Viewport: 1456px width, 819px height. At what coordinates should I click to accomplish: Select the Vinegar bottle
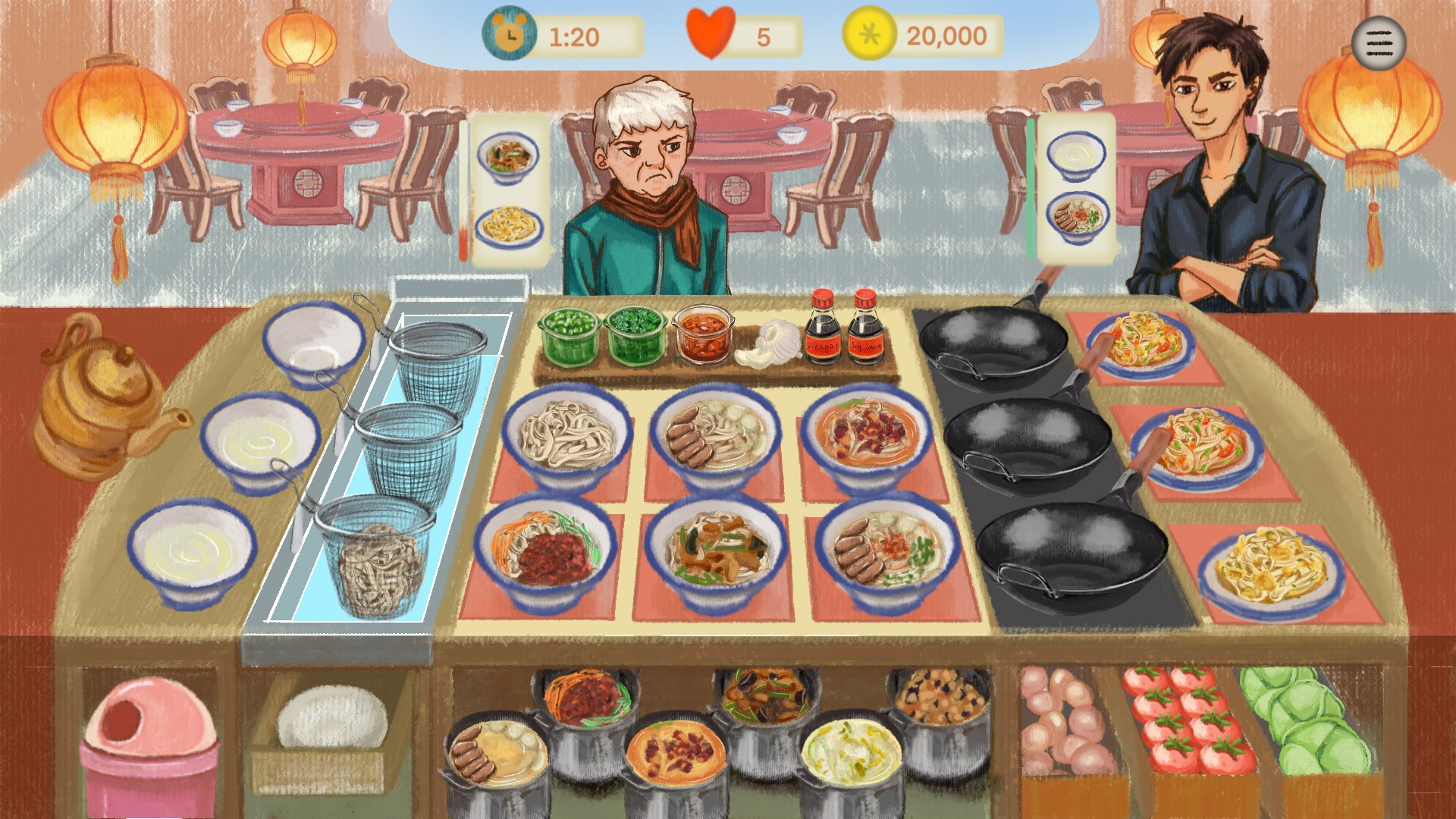(x=822, y=328)
